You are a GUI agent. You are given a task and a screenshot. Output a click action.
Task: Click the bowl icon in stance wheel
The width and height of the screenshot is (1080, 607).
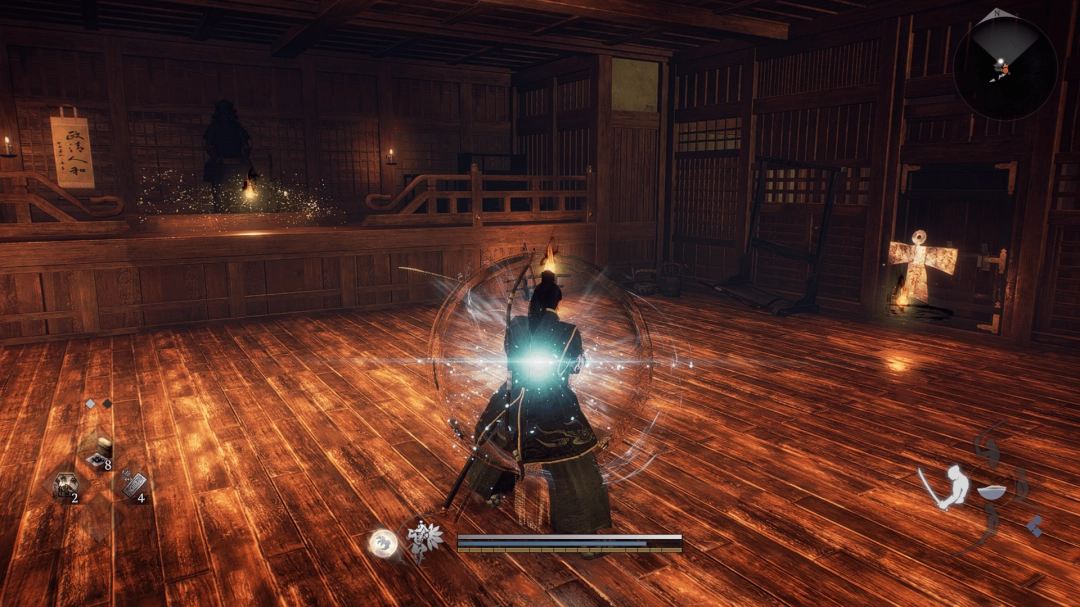point(991,492)
